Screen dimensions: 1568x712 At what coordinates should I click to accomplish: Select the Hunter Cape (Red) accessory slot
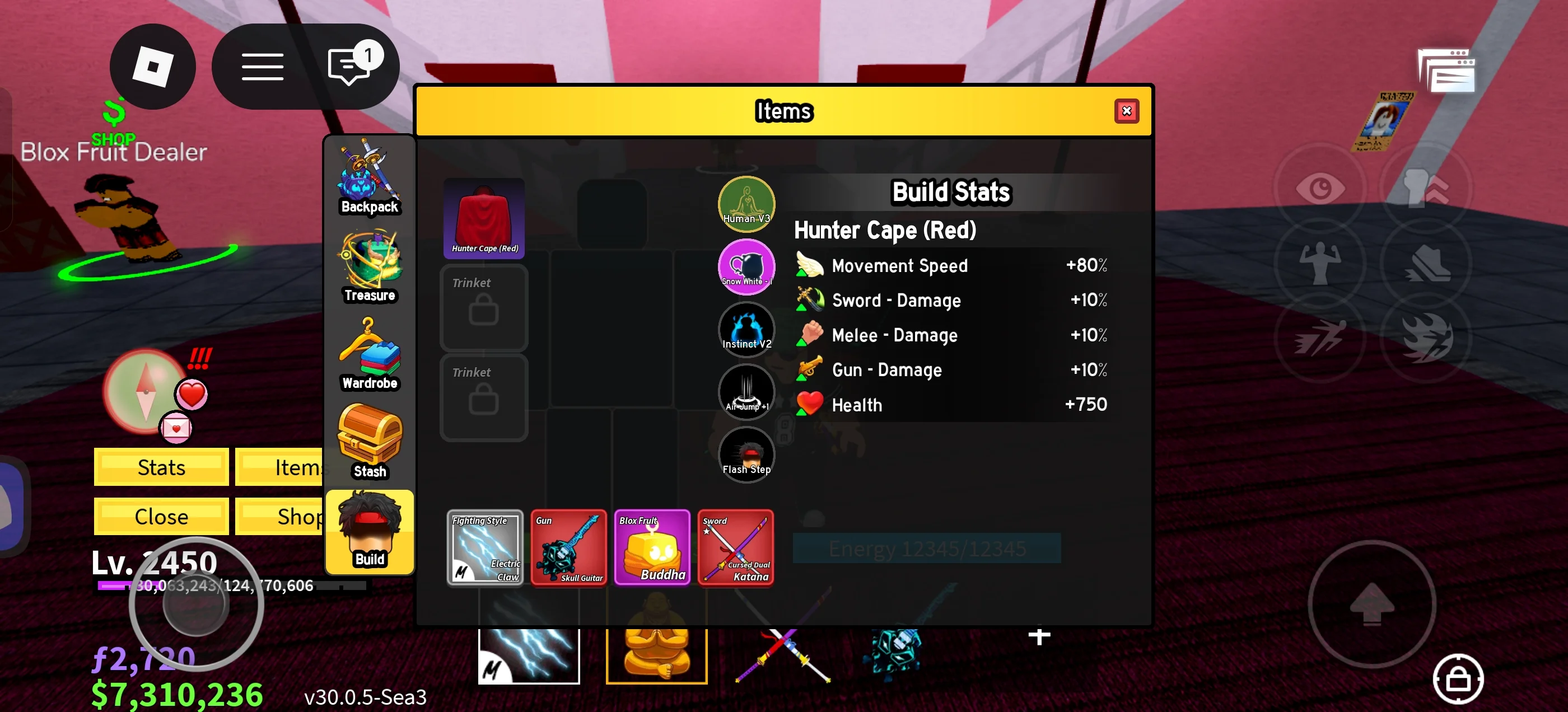pyautogui.click(x=484, y=218)
